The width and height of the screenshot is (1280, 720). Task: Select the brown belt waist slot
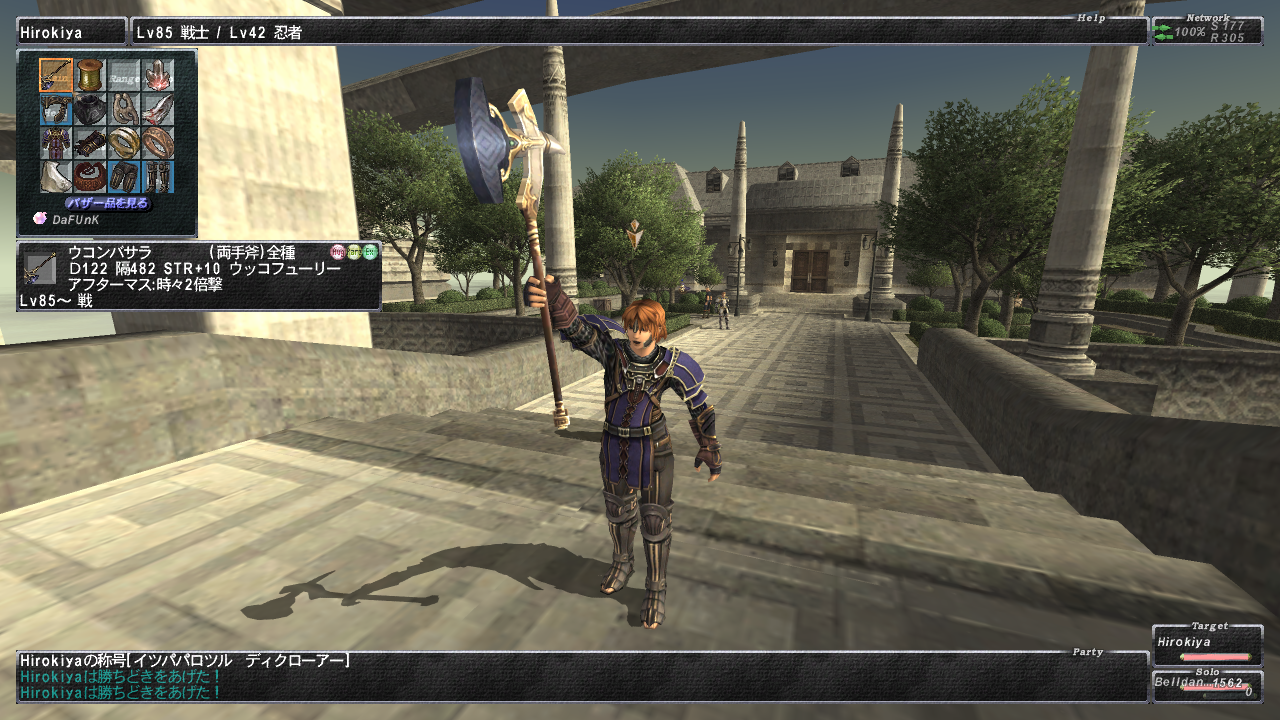click(x=90, y=177)
